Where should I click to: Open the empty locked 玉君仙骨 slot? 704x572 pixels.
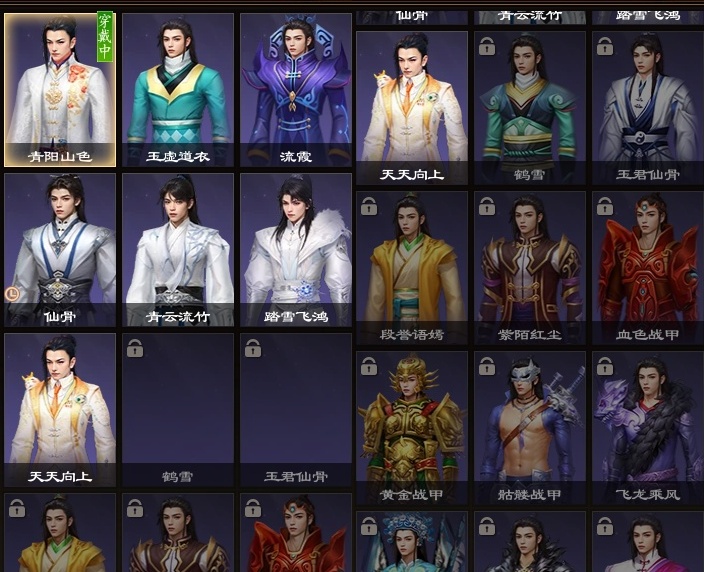point(296,410)
